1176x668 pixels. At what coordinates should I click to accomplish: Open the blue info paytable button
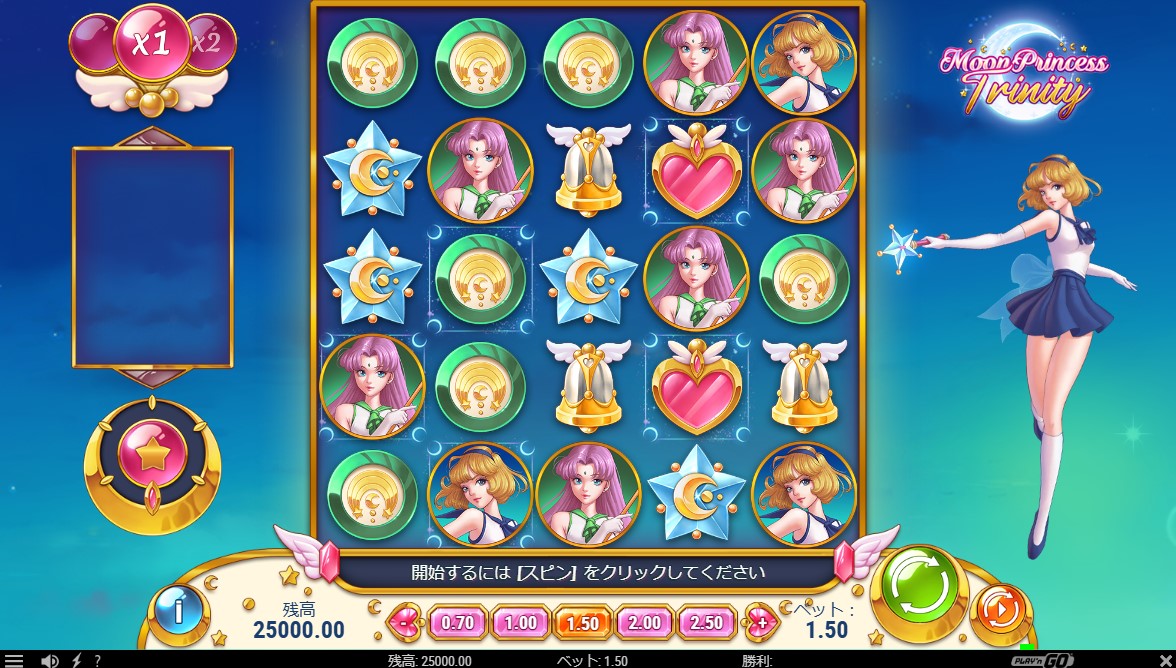click(x=180, y=609)
